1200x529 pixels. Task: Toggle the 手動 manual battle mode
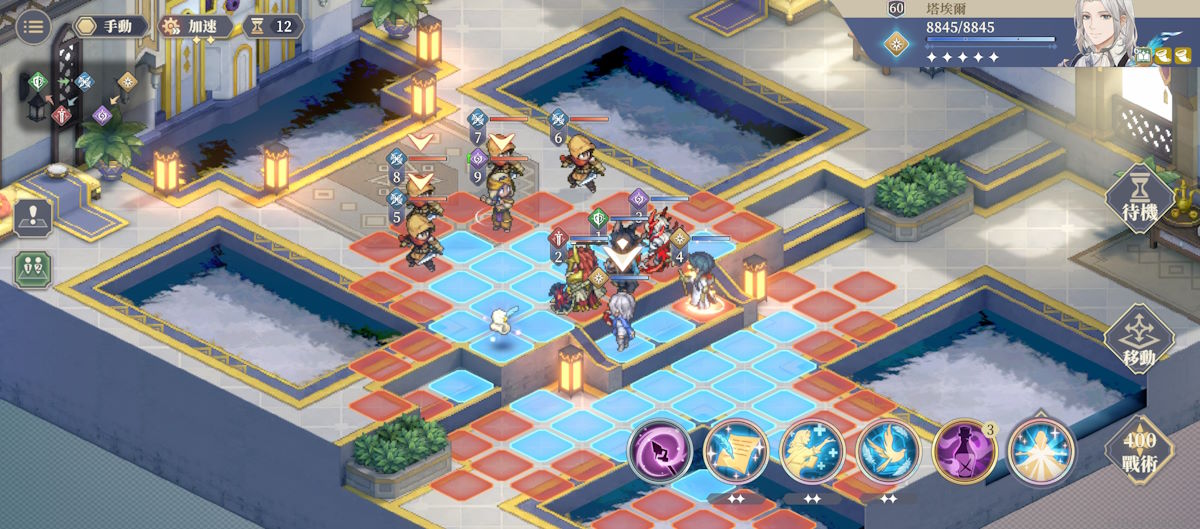click(x=108, y=26)
